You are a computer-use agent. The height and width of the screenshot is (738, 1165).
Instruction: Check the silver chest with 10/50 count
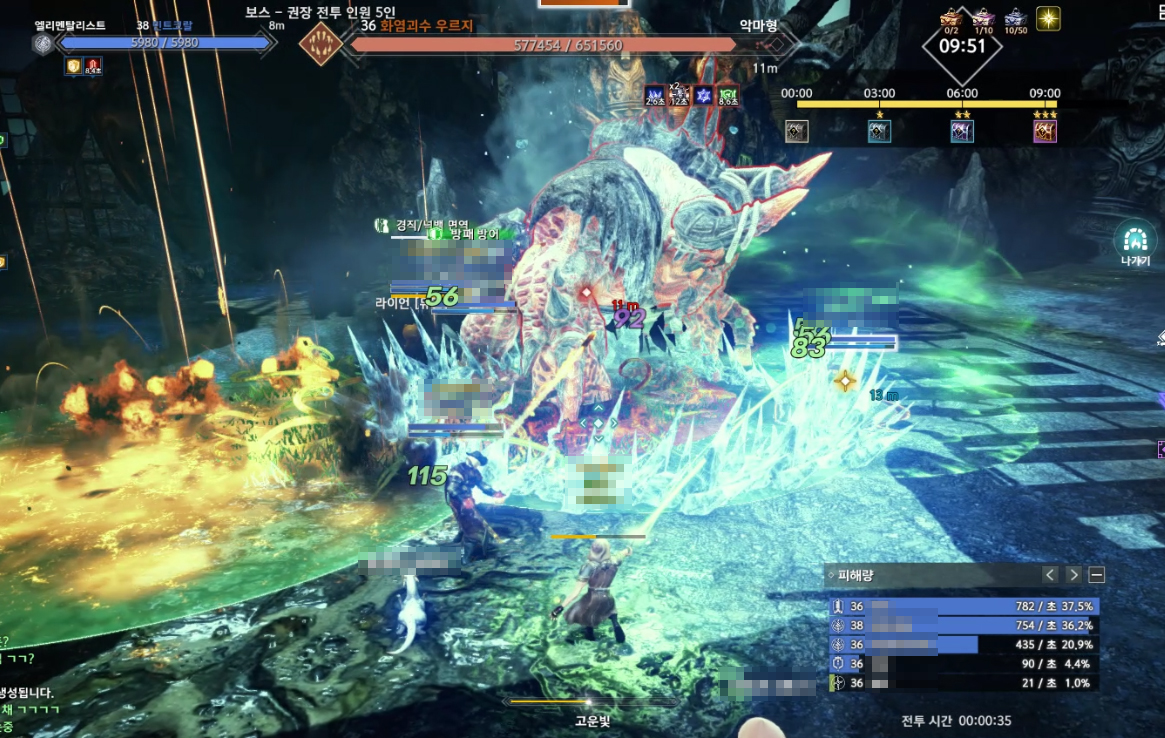tap(1016, 18)
